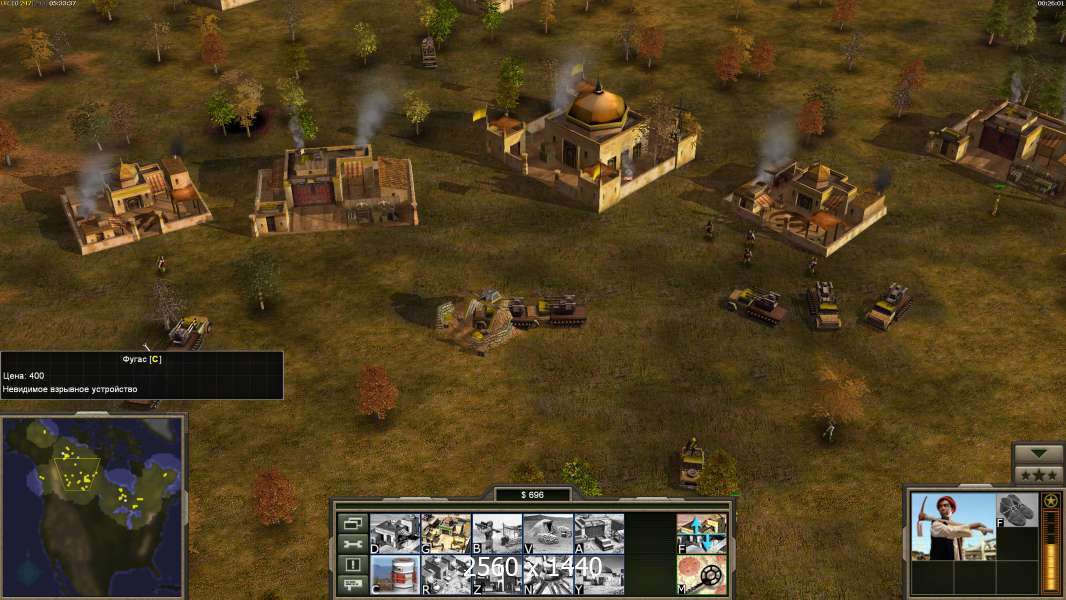This screenshot has width=1066, height=600.
Task: Choose the build icon with hotkey A
Action: 598,533
